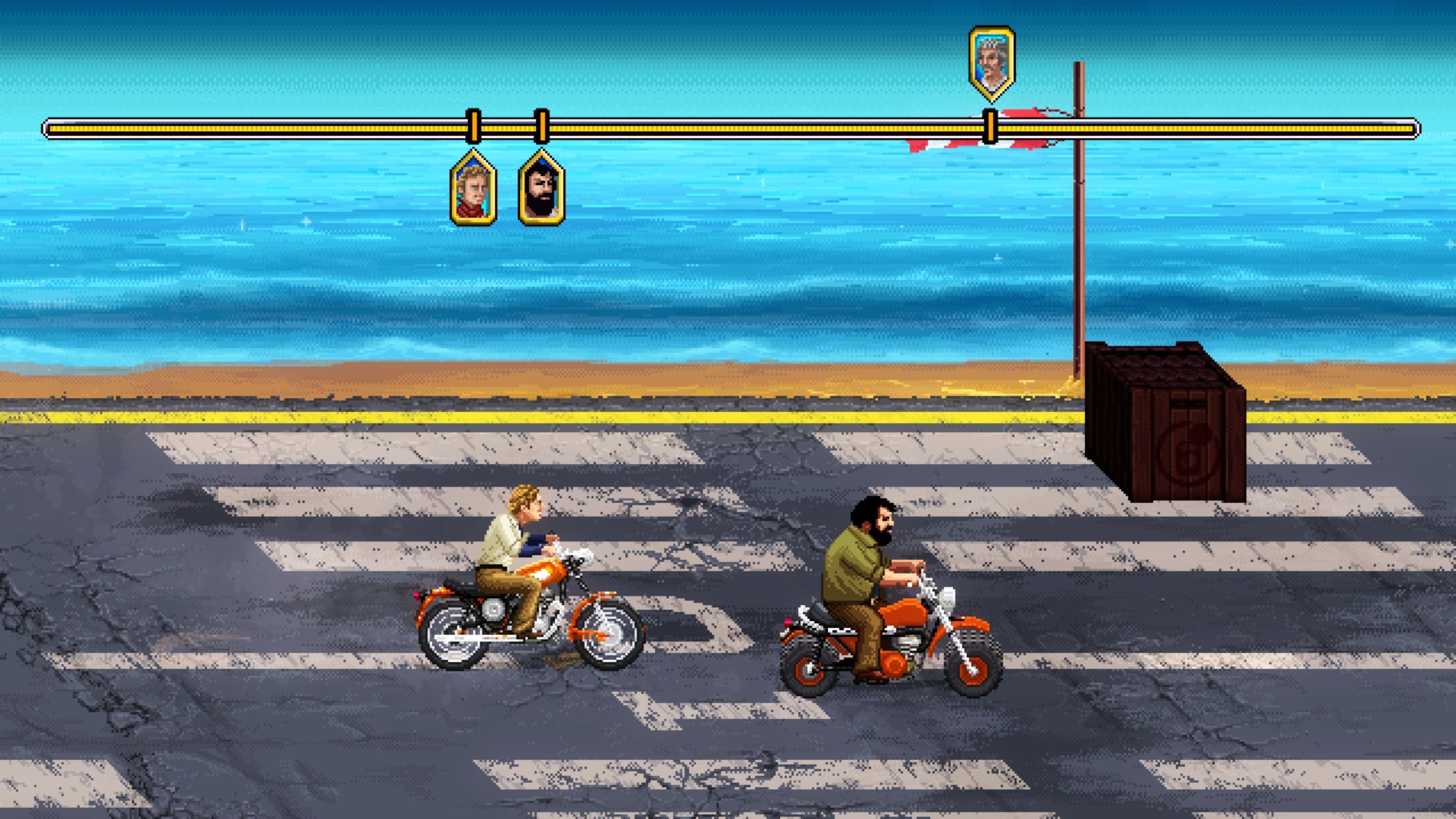Click the middle of the race progress bar
Viewport: 1456px width, 819px height.
click(x=728, y=129)
